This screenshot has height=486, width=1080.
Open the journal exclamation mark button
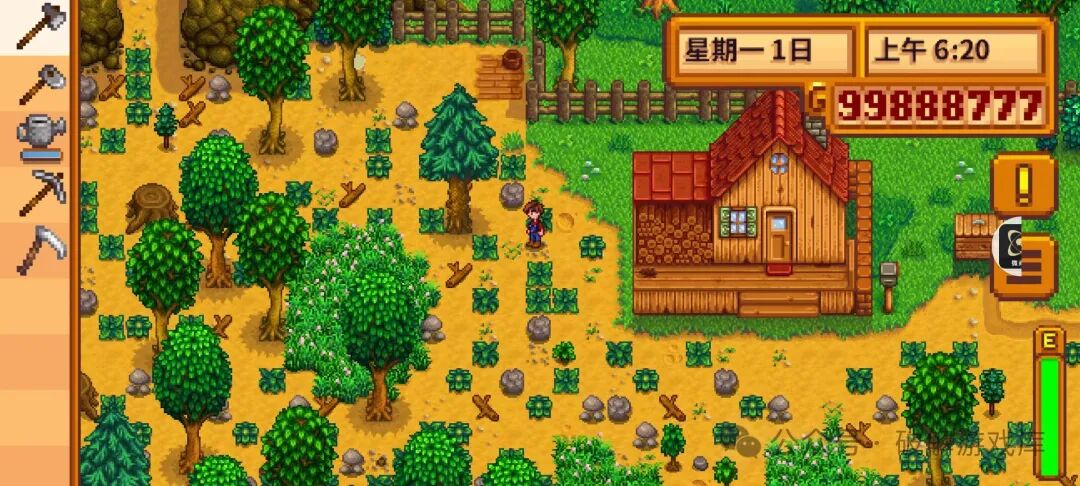point(1024,186)
